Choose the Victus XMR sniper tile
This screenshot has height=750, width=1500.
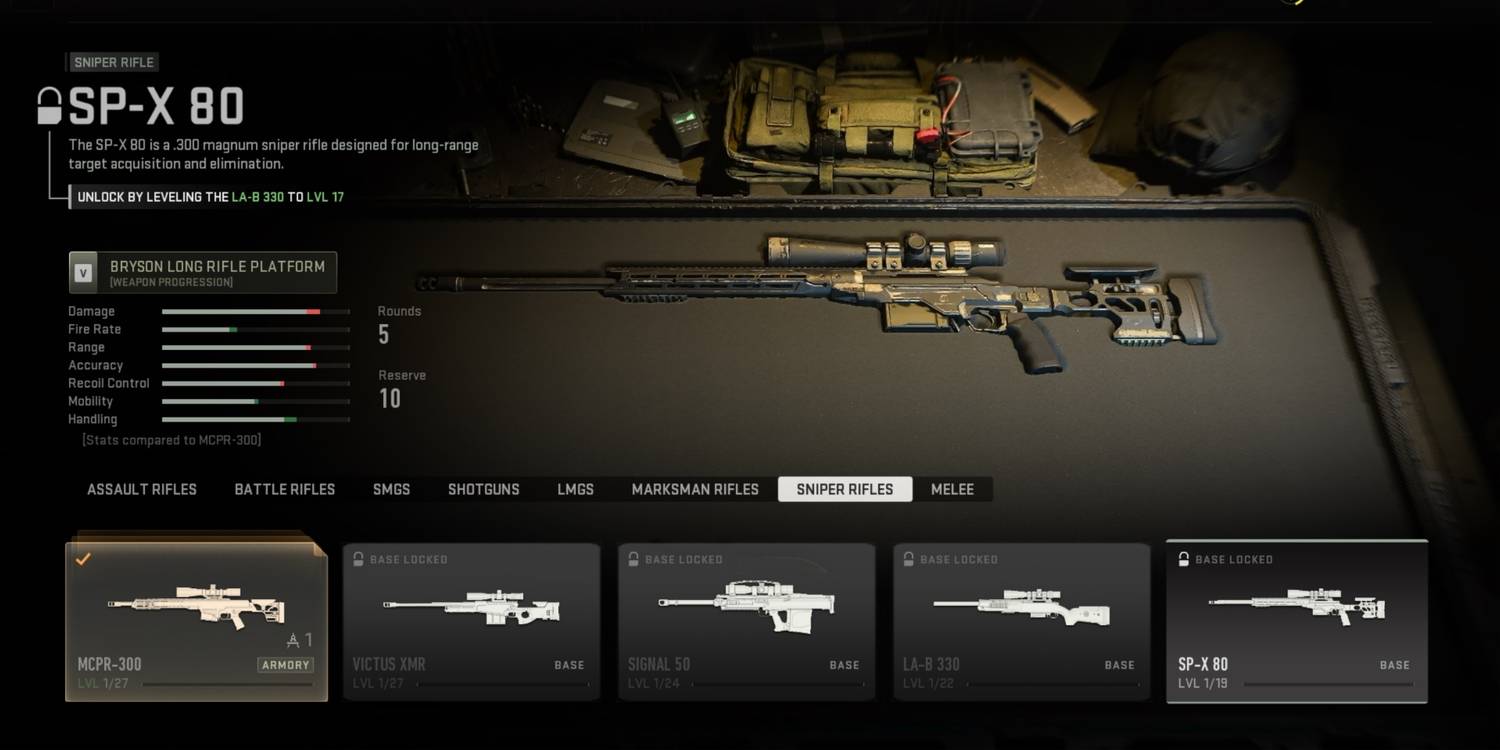(471, 622)
